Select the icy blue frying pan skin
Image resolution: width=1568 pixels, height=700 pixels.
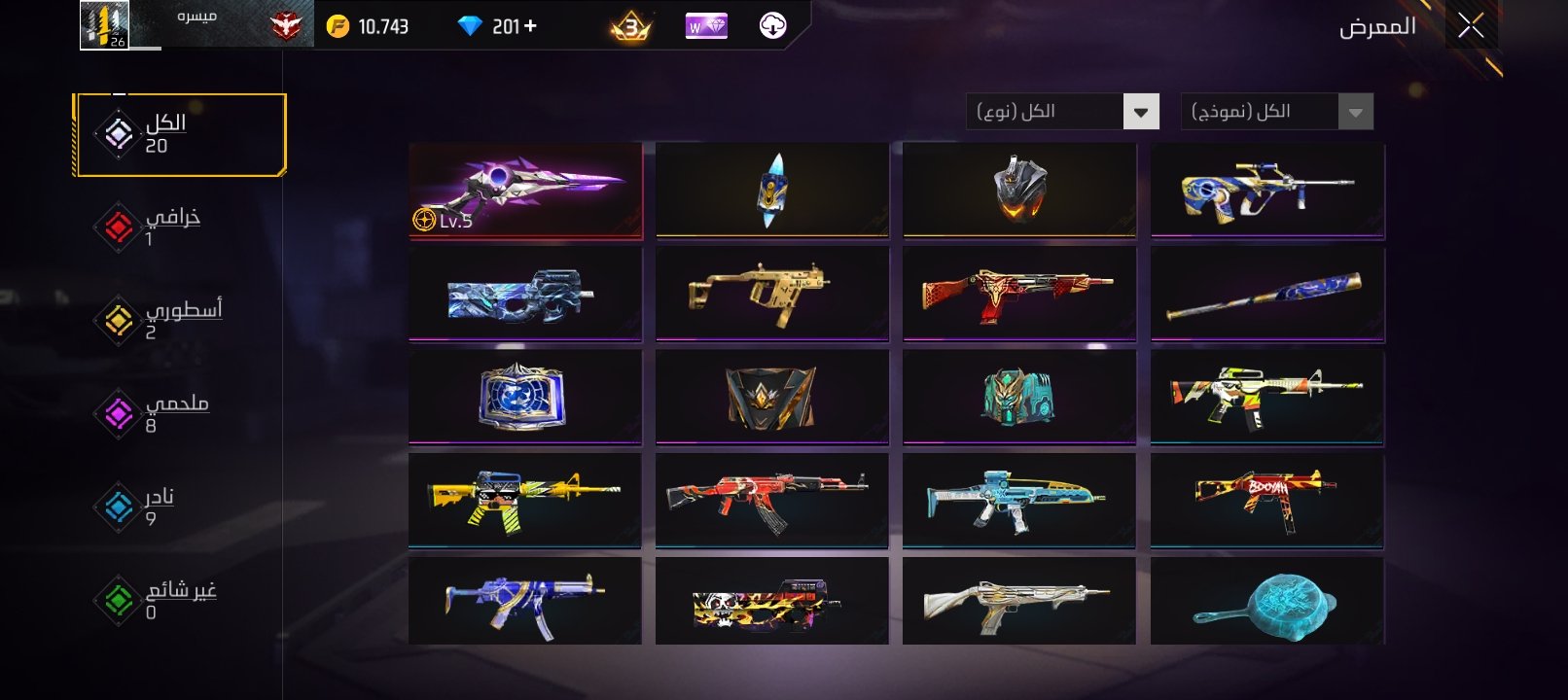pos(1266,601)
